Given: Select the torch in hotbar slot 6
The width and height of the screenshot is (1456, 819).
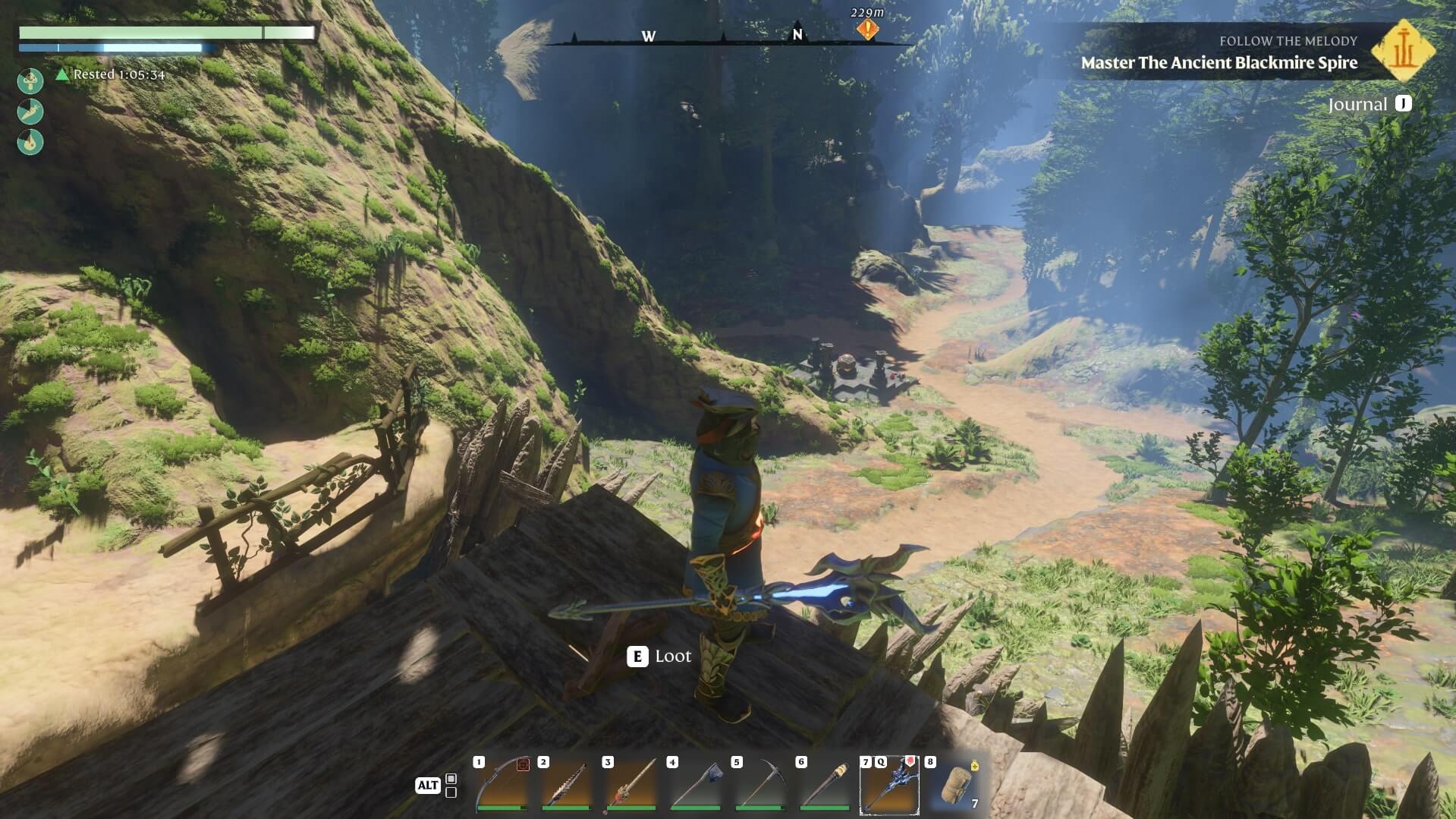Looking at the screenshot, I should point(824,785).
